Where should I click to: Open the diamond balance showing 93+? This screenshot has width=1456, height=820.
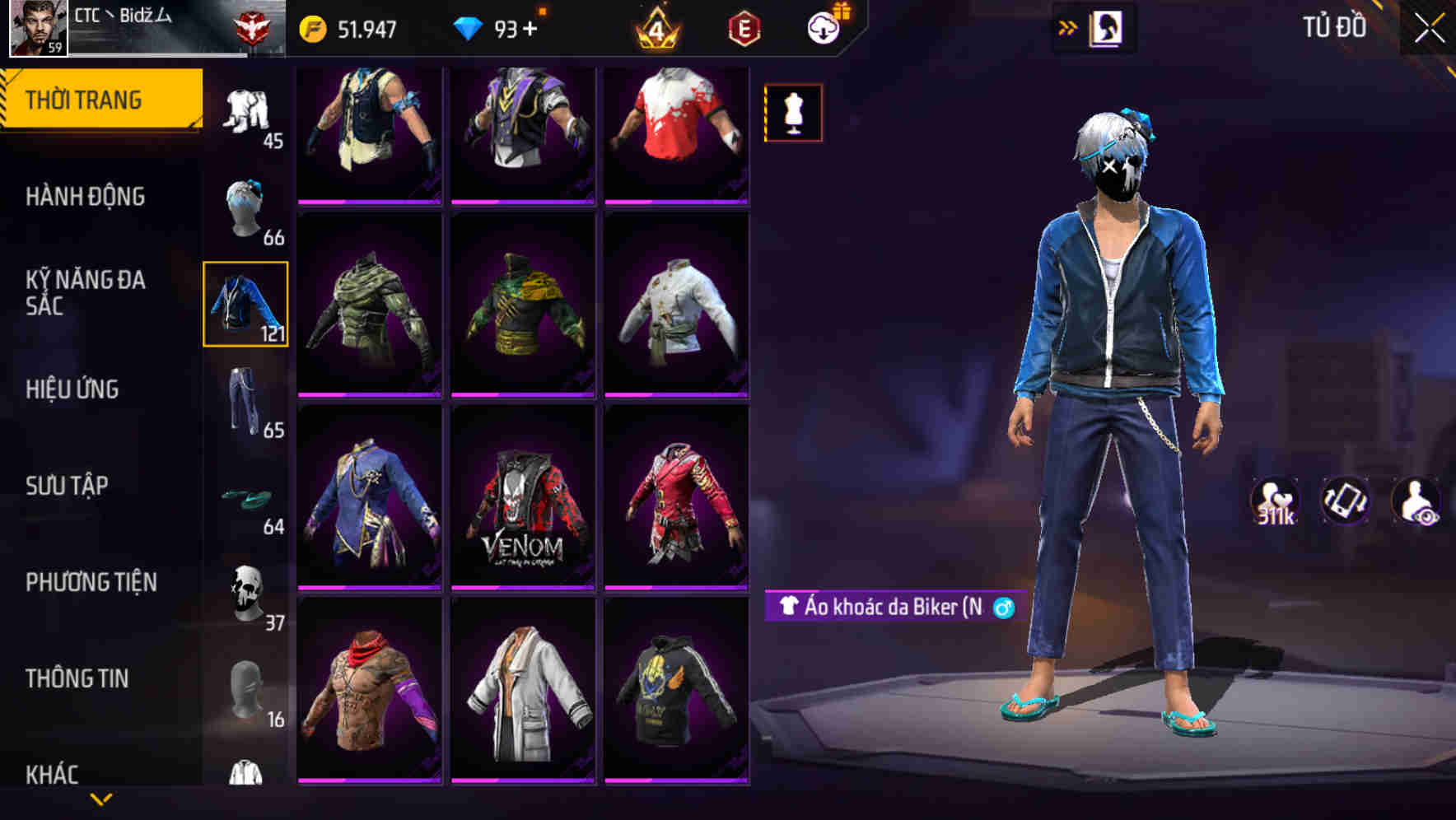click(494, 28)
